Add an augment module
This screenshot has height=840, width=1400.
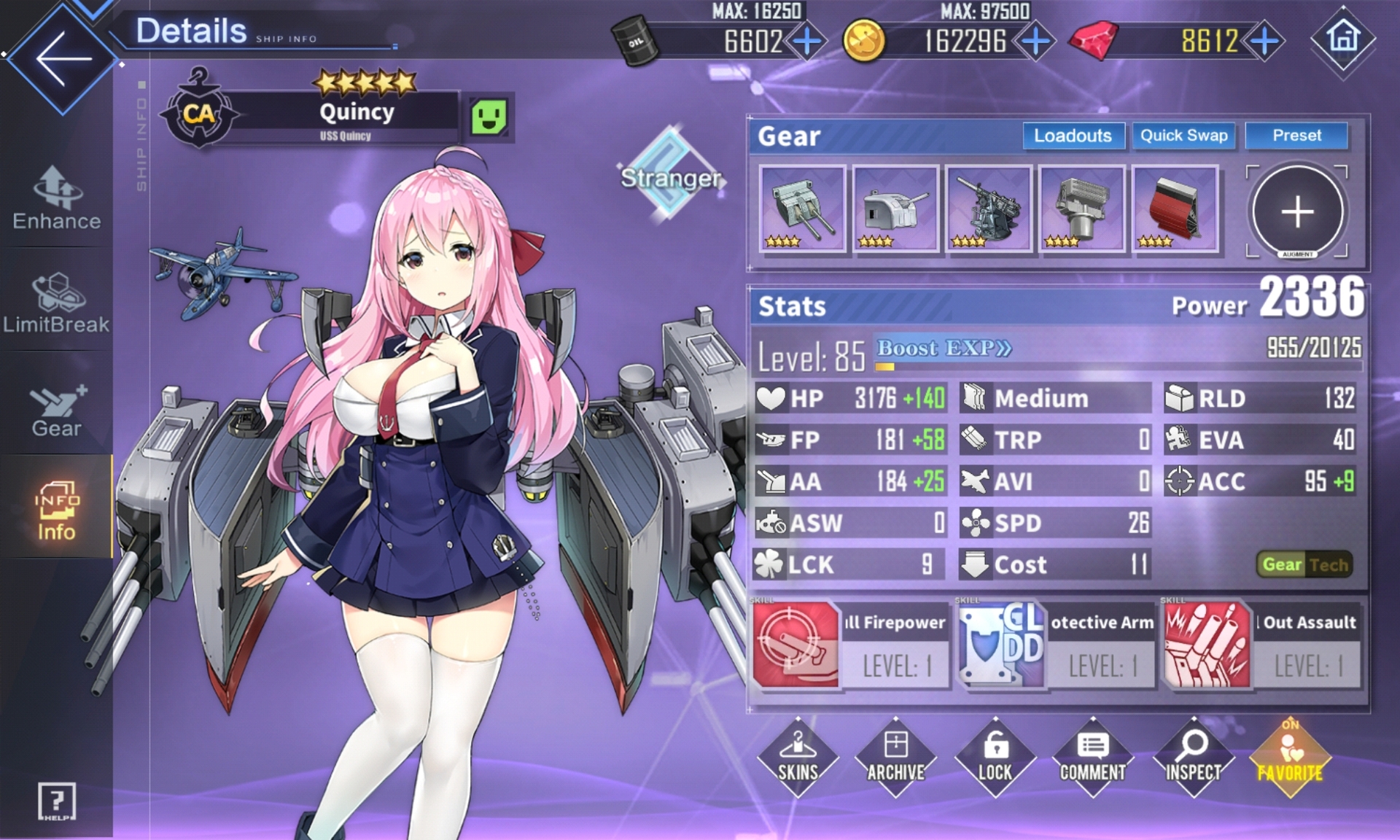pyautogui.click(x=1297, y=211)
